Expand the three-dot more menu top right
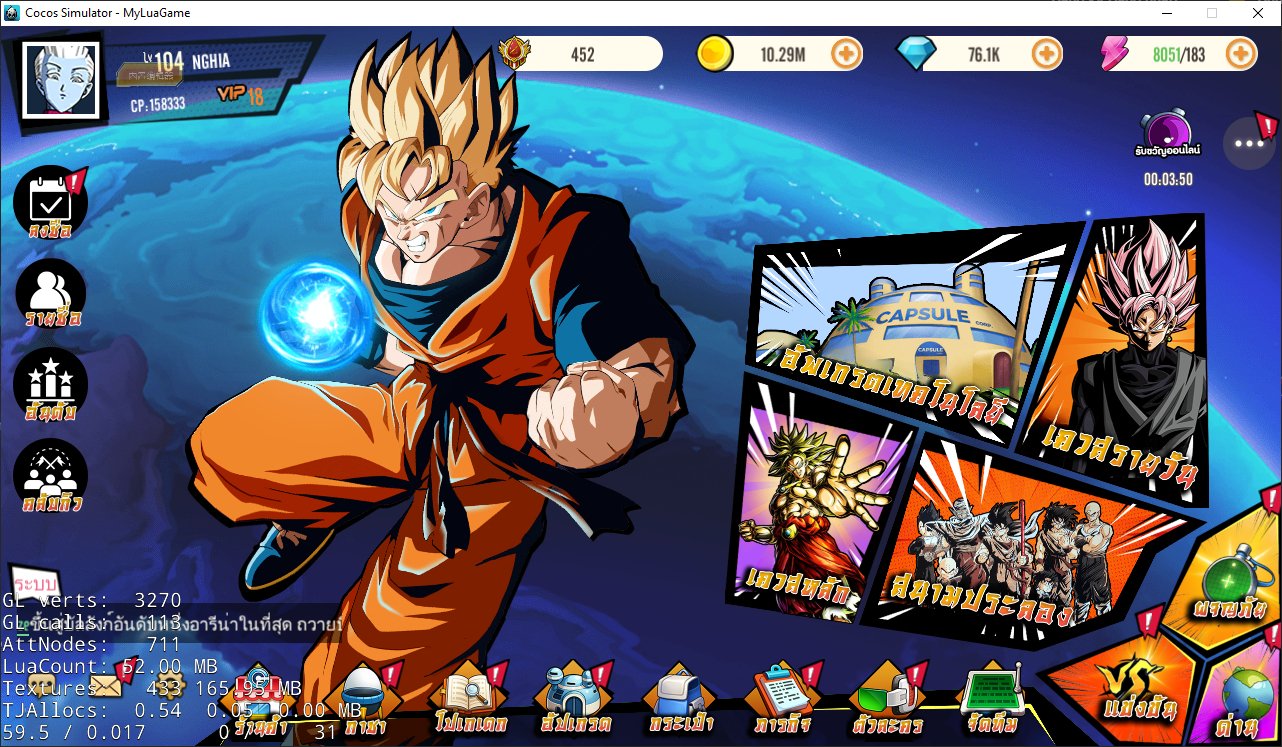1282x747 pixels. coord(1247,143)
